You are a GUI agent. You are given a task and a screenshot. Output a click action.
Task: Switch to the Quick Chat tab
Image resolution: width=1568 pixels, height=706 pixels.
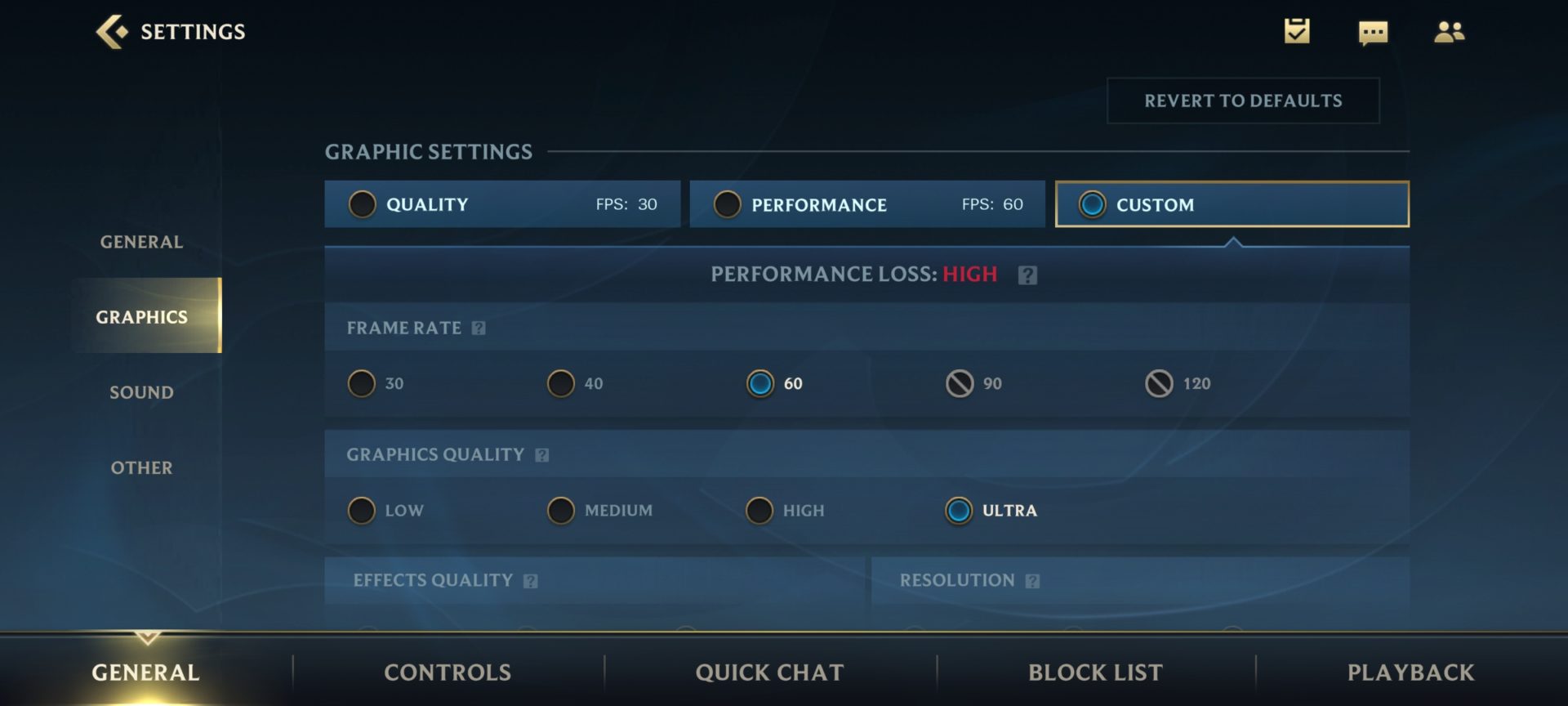point(769,672)
